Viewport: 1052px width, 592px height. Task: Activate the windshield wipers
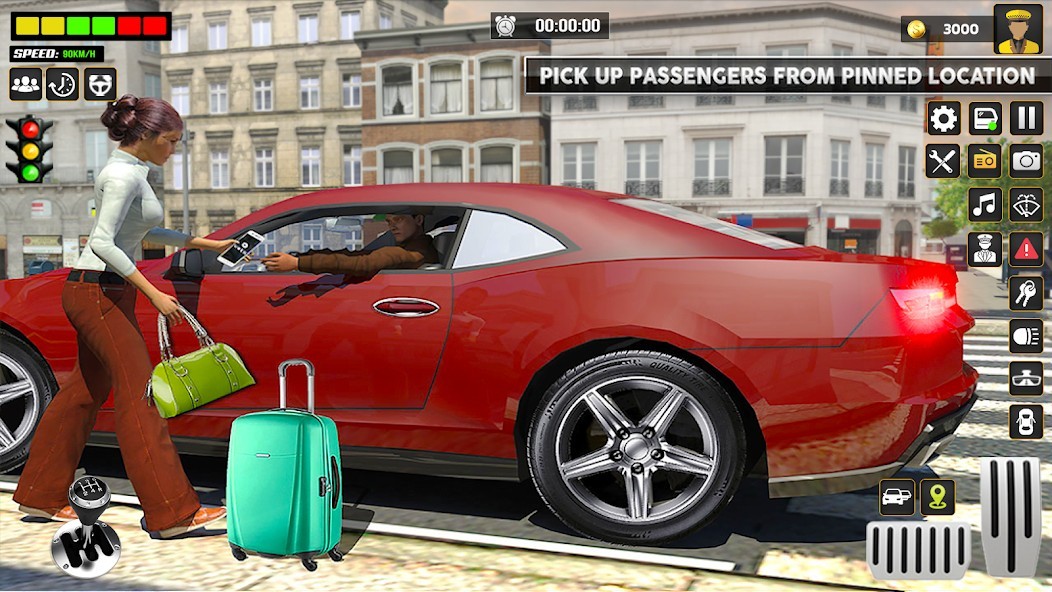click(1026, 204)
